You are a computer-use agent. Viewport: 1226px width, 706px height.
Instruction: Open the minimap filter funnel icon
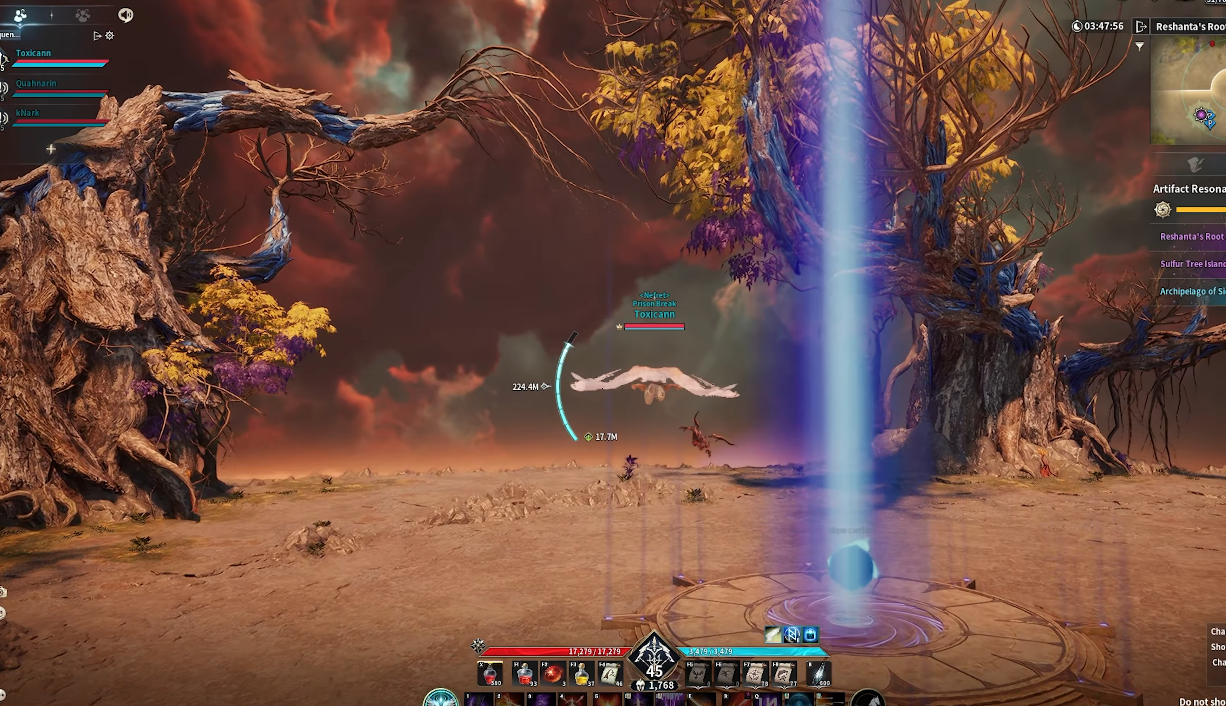[x=1139, y=46]
